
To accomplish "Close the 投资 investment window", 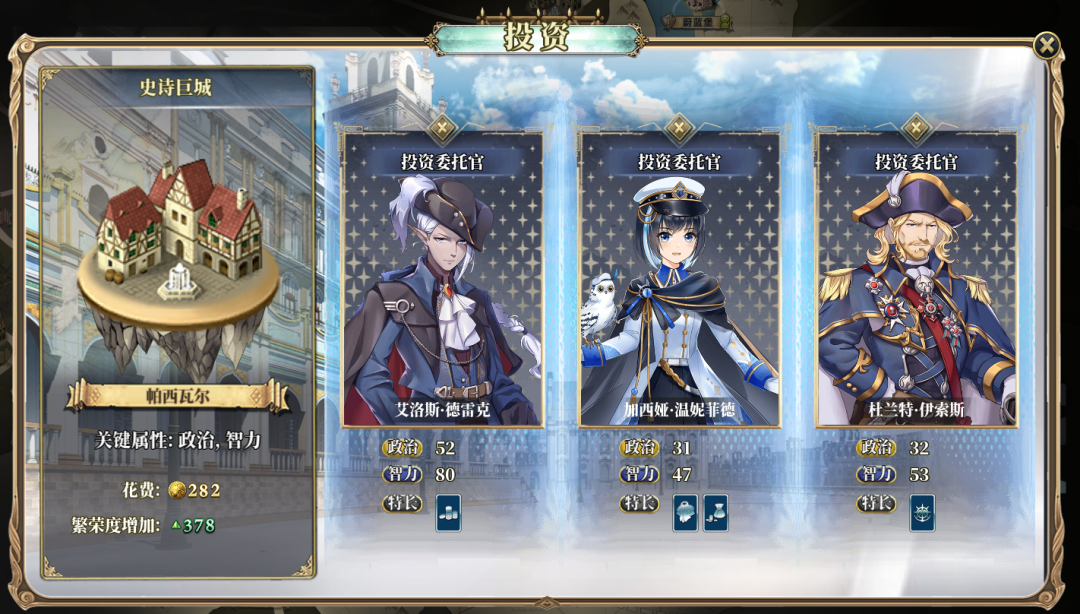I will [x=1046, y=45].
